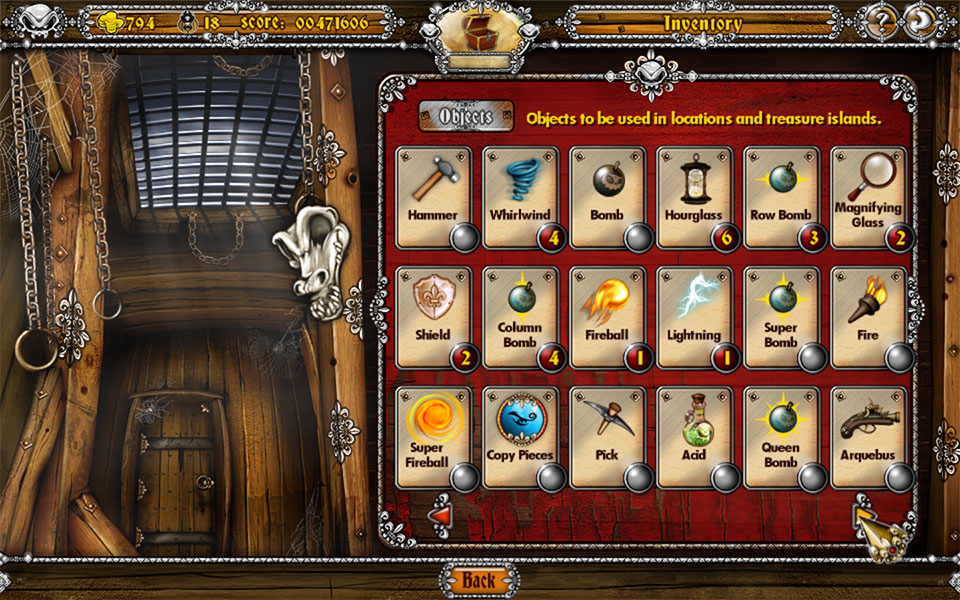
Task: Pick the Hourglass item card
Action: 694,197
